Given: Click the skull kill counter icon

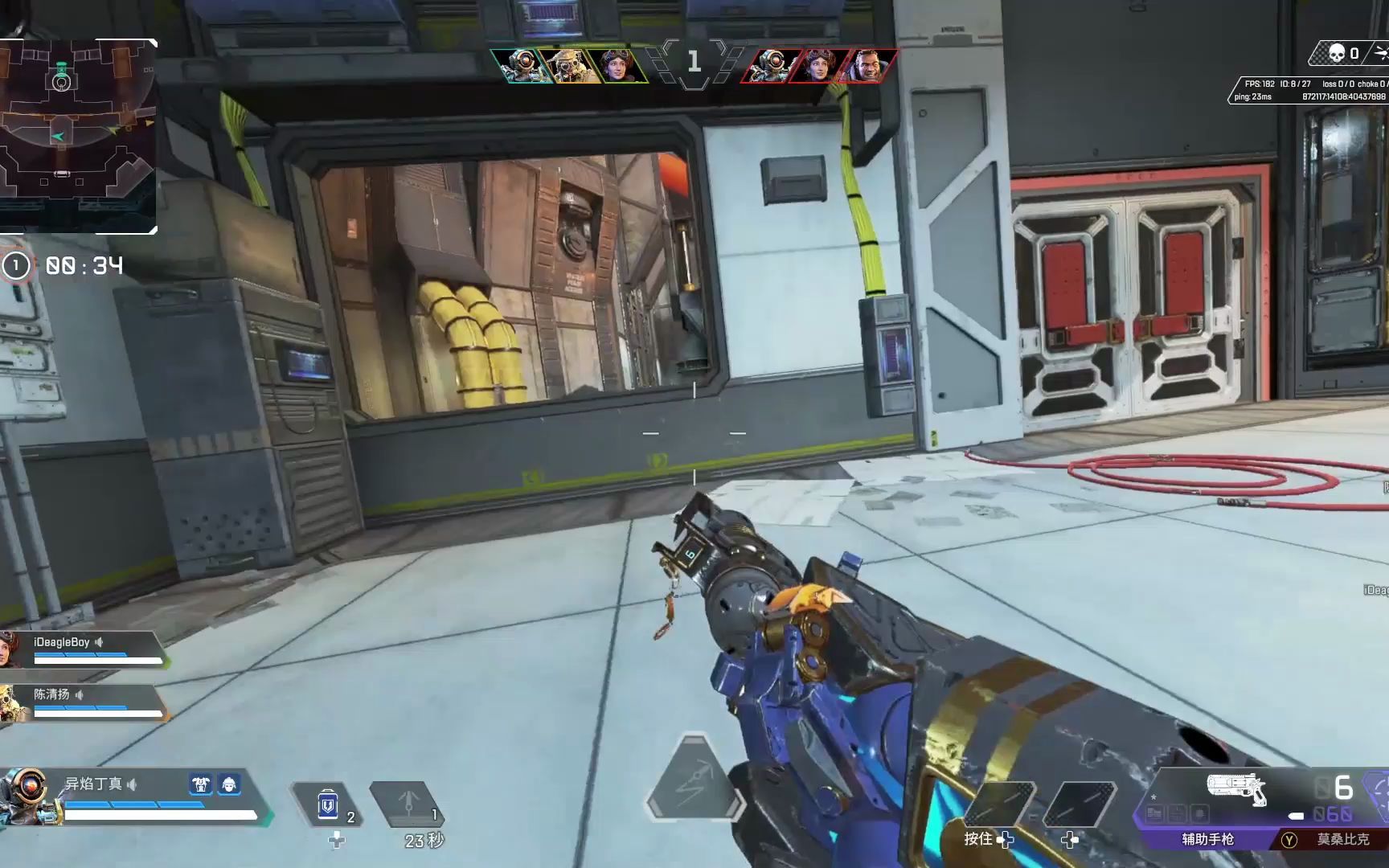Looking at the screenshot, I should coord(1336,54).
